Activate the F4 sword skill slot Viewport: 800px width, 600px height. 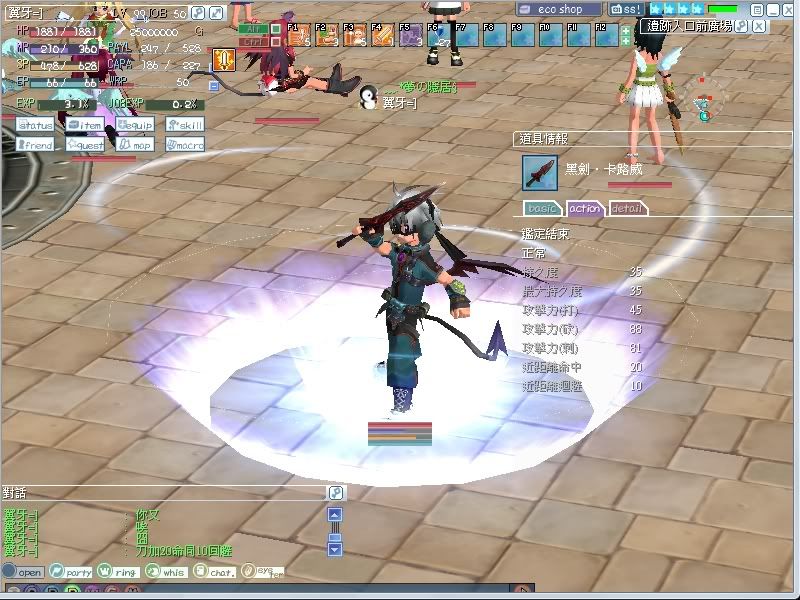(x=382, y=36)
